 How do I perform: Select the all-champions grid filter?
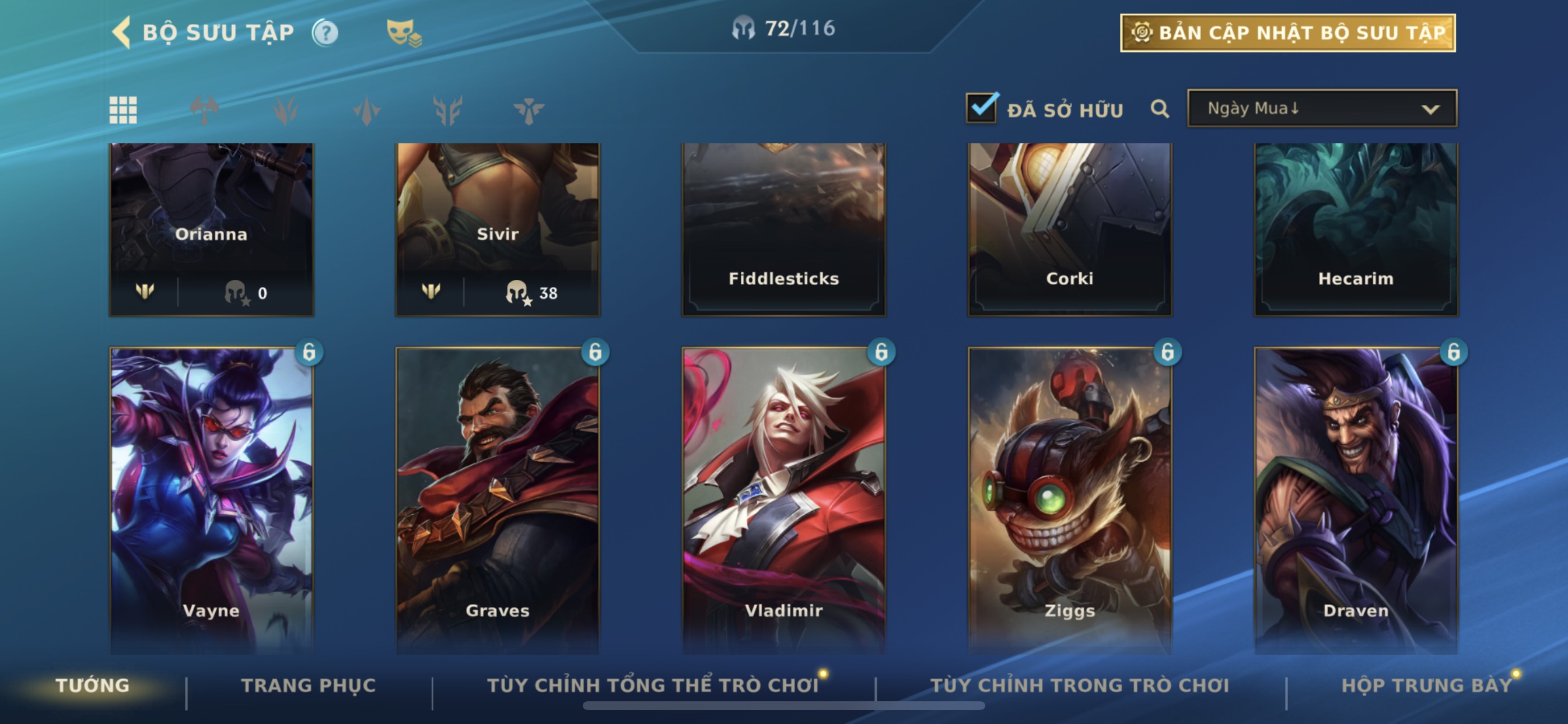coord(123,110)
